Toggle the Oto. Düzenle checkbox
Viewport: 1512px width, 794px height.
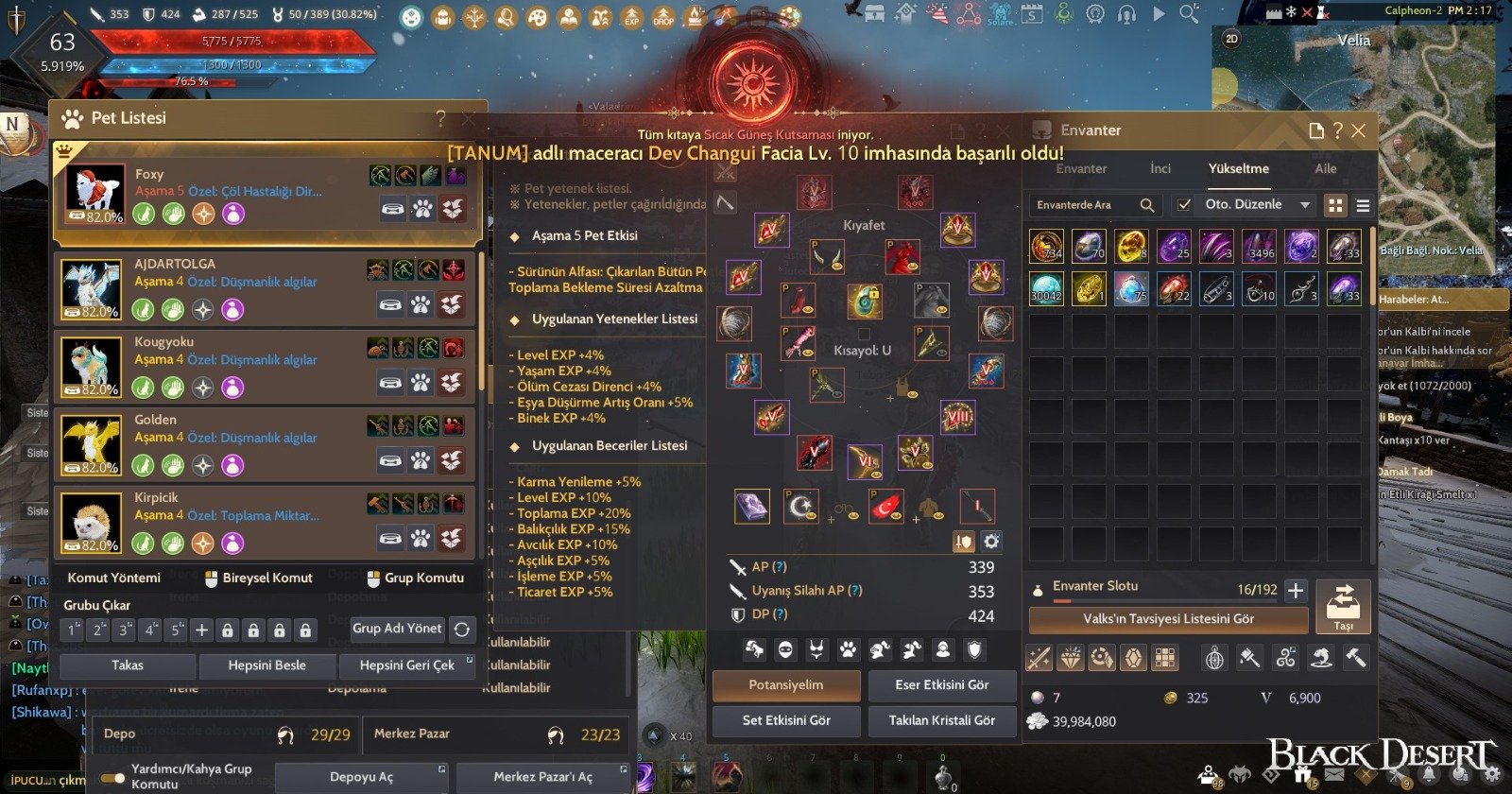coord(1185,204)
